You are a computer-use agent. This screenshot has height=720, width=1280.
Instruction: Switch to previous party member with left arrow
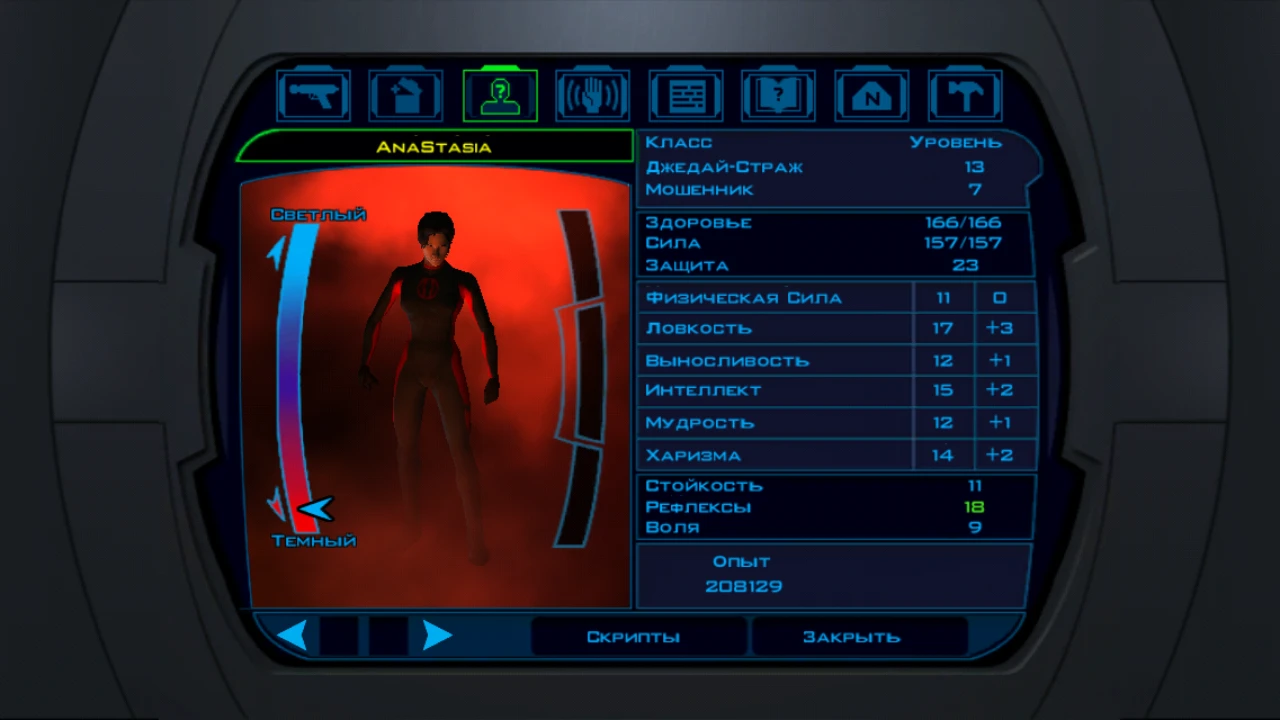pyautogui.click(x=293, y=634)
